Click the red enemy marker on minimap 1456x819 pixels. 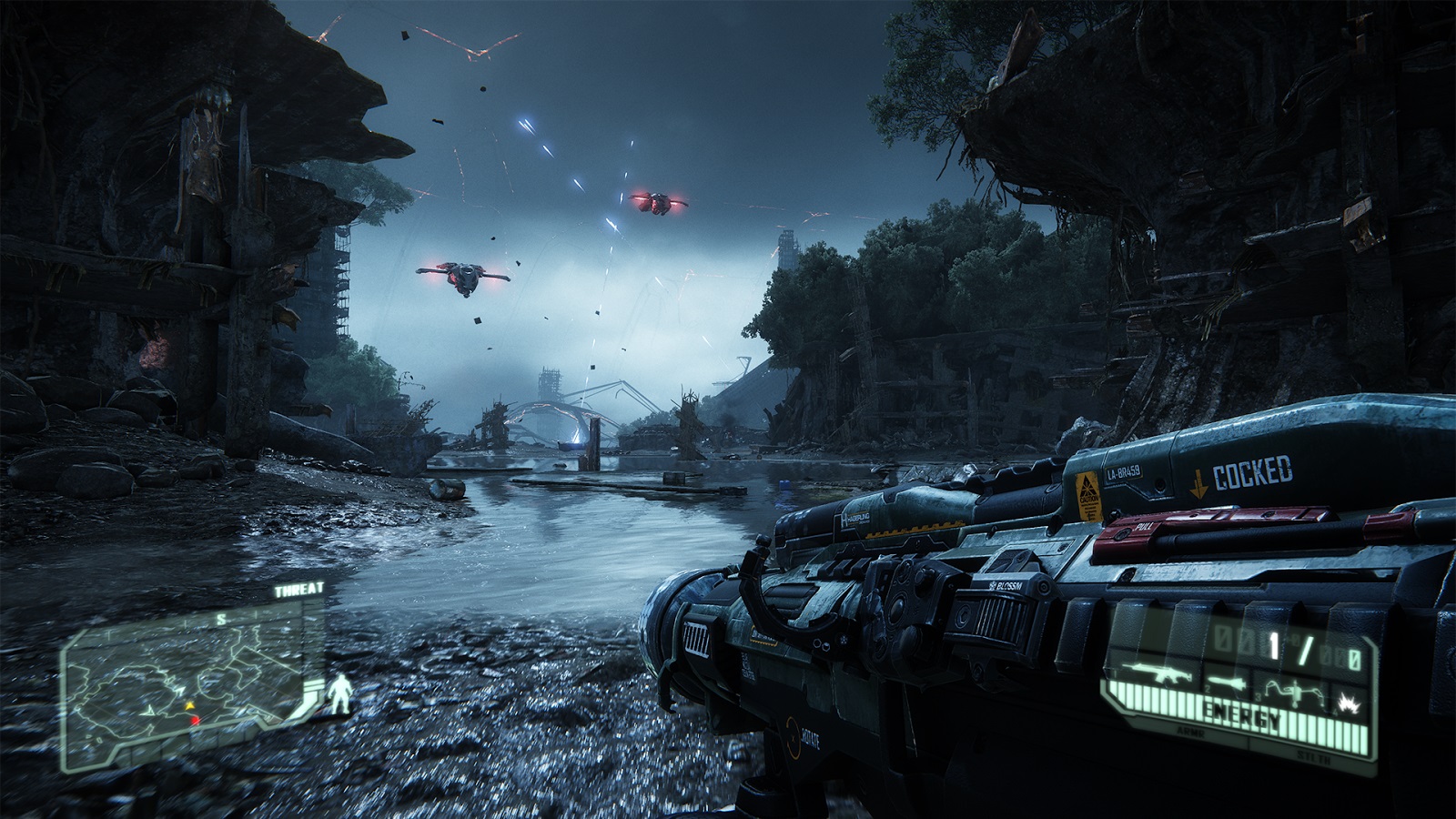pos(194,721)
